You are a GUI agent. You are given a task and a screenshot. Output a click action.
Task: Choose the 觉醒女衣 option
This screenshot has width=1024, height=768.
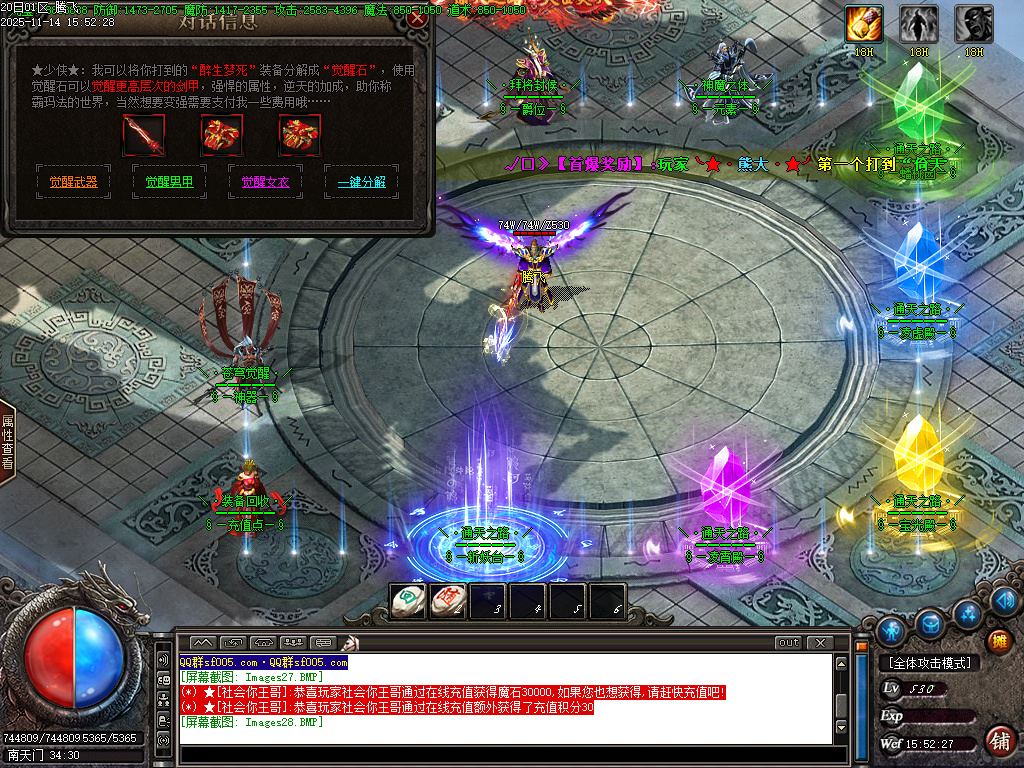pyautogui.click(x=265, y=182)
